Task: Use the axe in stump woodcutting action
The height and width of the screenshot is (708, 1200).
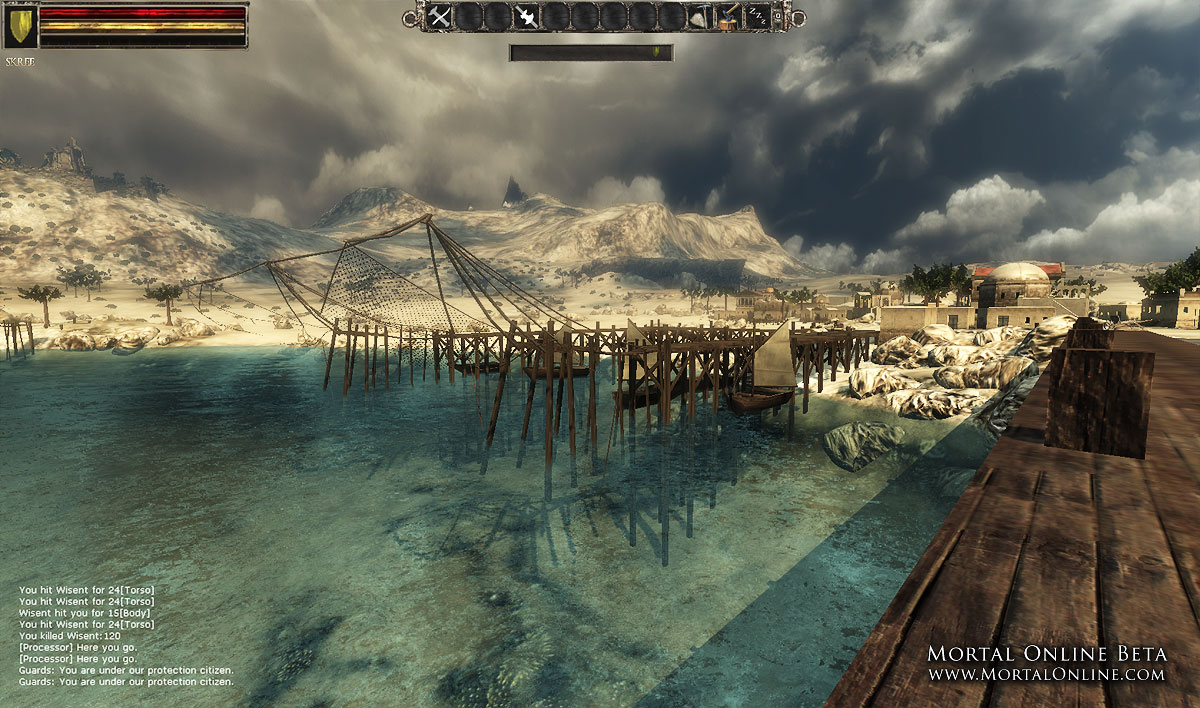Action: pos(730,16)
